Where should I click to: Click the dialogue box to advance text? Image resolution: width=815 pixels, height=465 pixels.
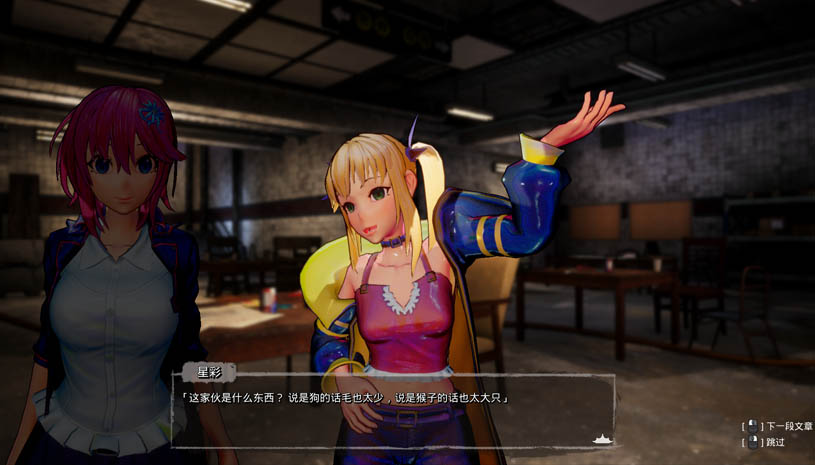click(x=393, y=410)
